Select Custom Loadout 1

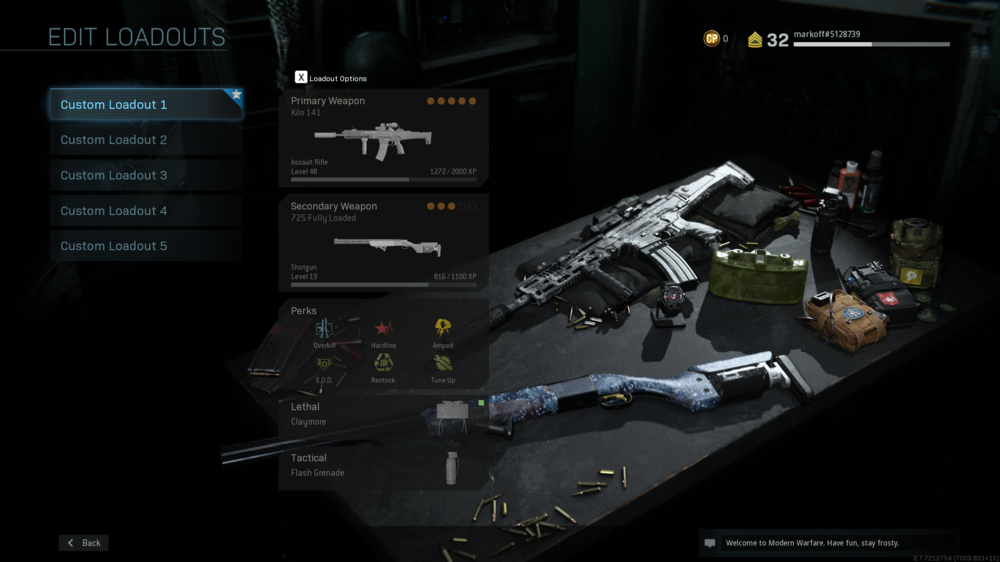146,105
